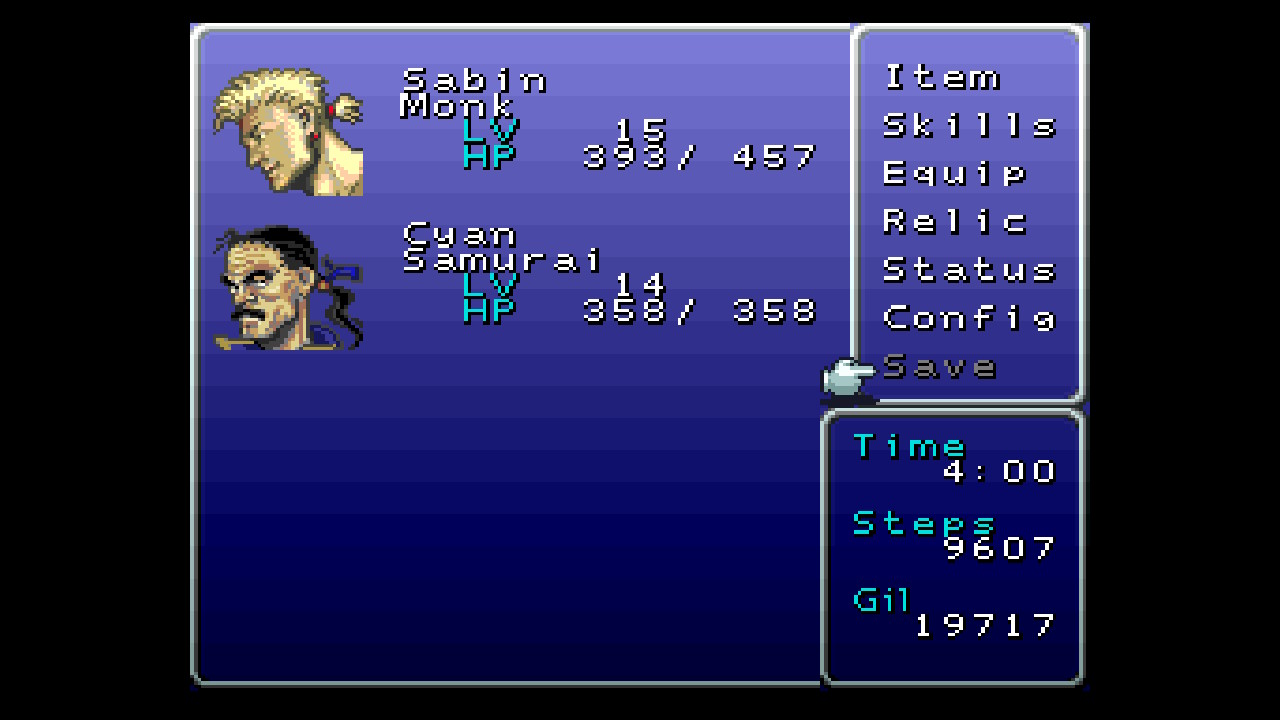Viewport: 1280px width, 720px height.
Task: Open the Config settings
Action: tap(968, 318)
